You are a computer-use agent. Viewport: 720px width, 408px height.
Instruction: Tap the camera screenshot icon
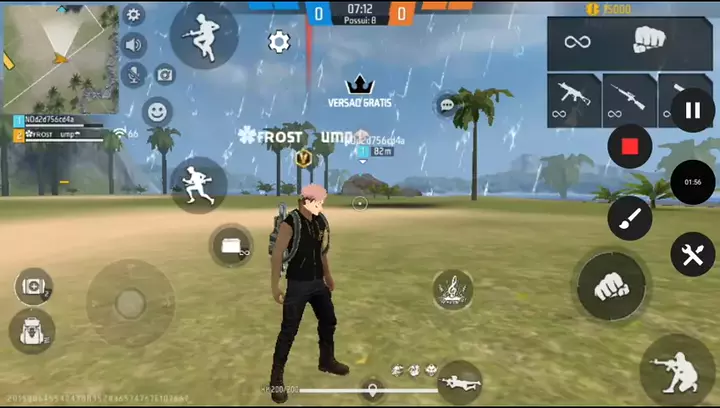point(164,74)
